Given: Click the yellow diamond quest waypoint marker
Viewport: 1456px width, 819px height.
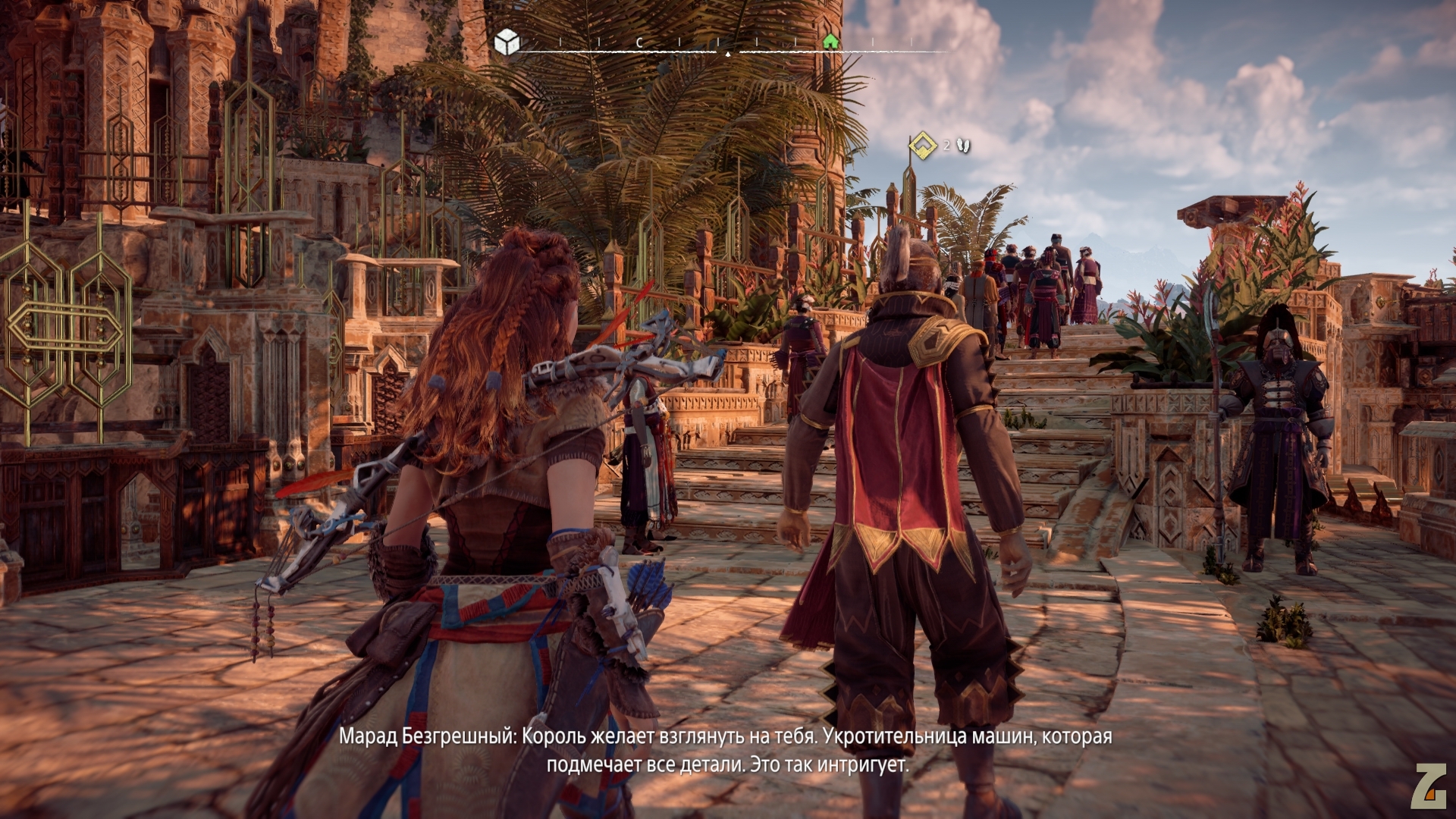Looking at the screenshot, I should pos(923,143).
